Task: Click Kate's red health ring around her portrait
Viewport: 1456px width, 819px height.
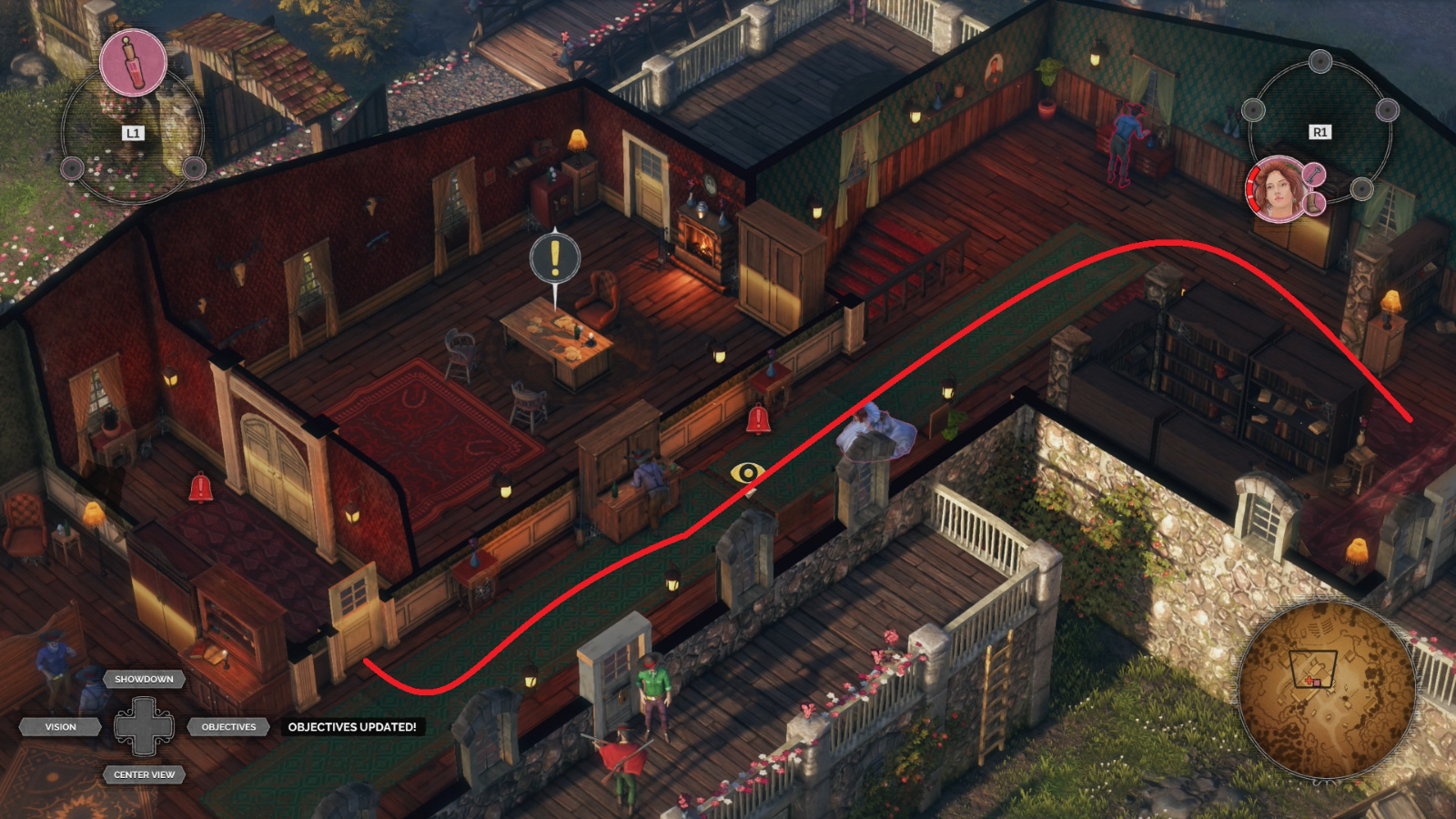Action: (1254, 188)
